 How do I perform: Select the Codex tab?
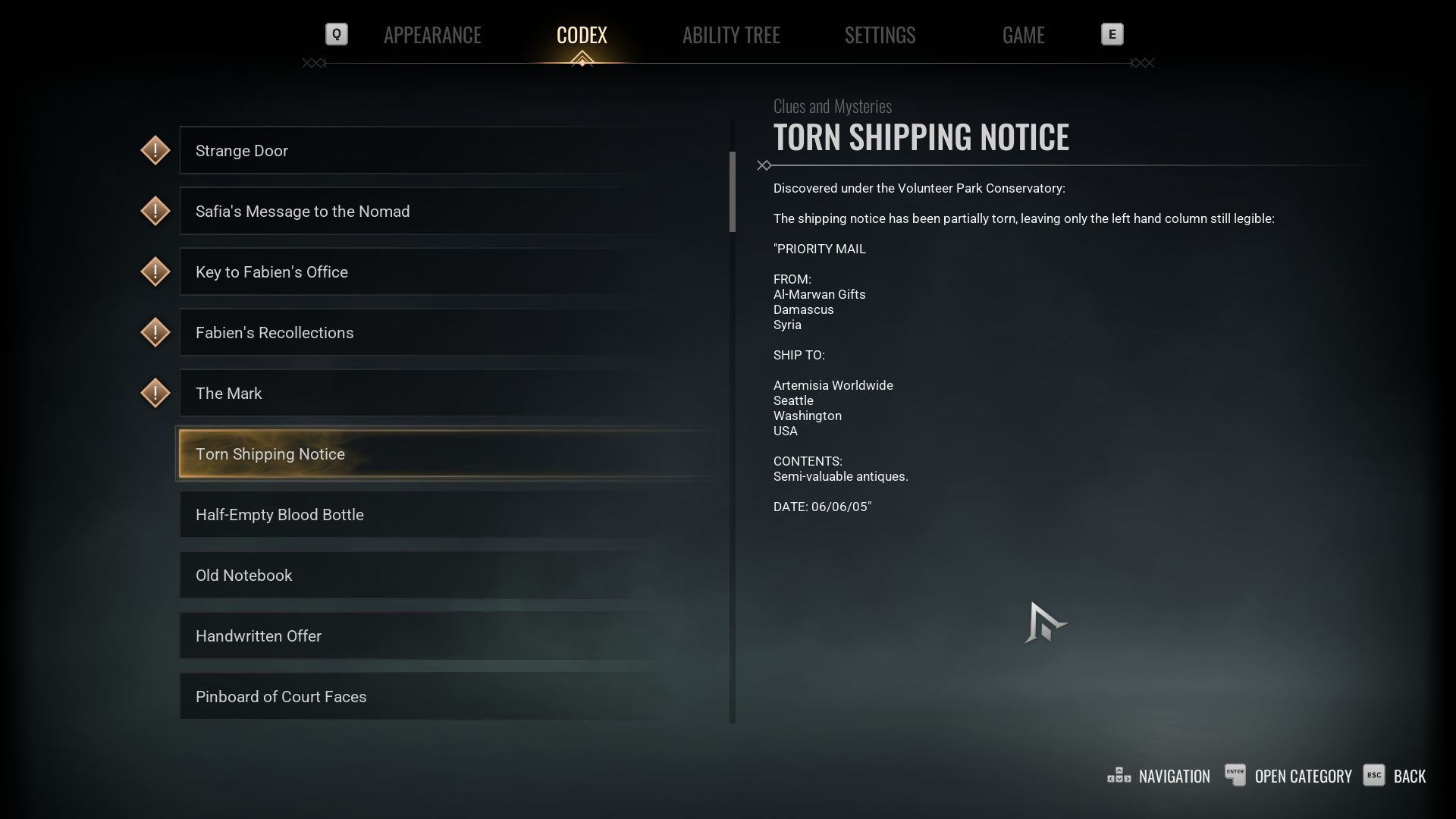coord(582,35)
